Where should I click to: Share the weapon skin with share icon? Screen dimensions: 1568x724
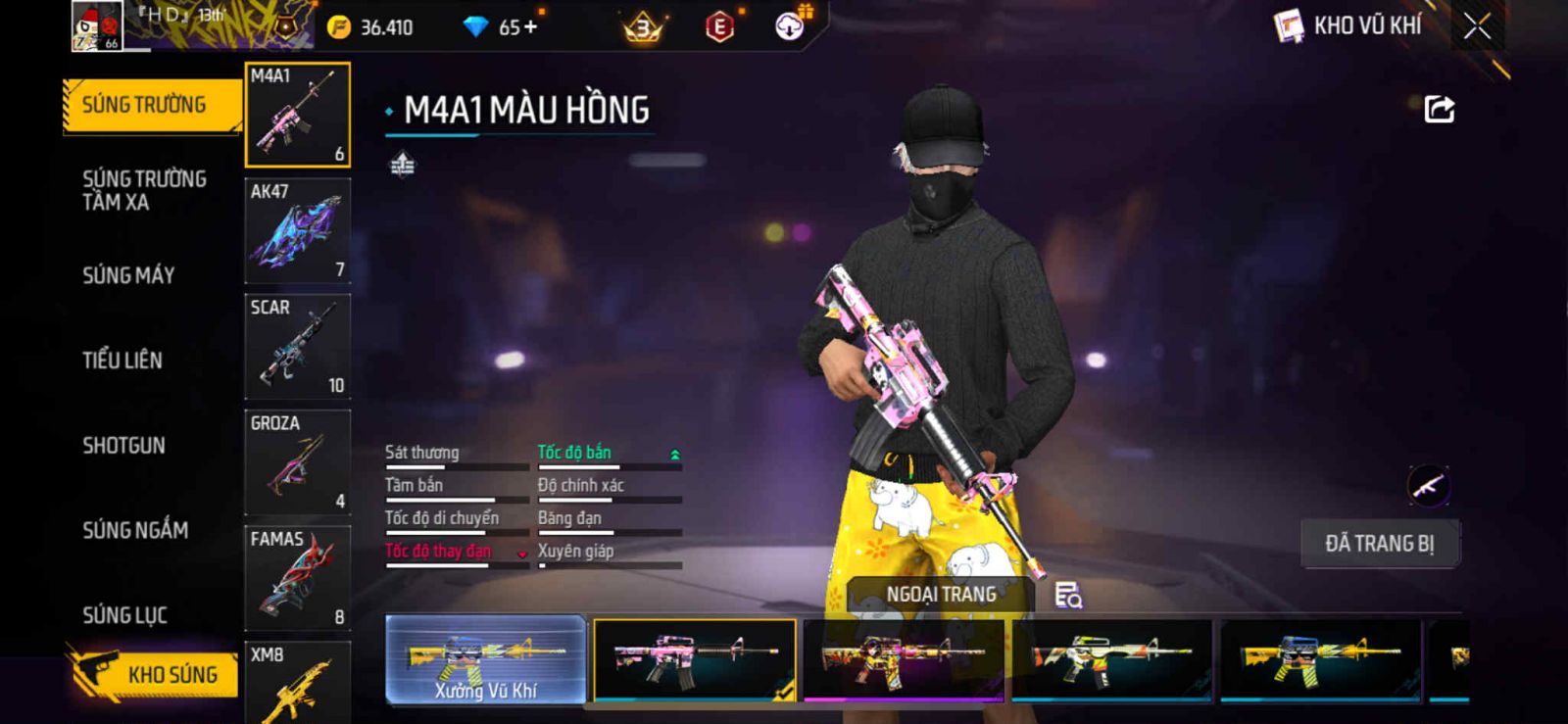[x=1439, y=109]
